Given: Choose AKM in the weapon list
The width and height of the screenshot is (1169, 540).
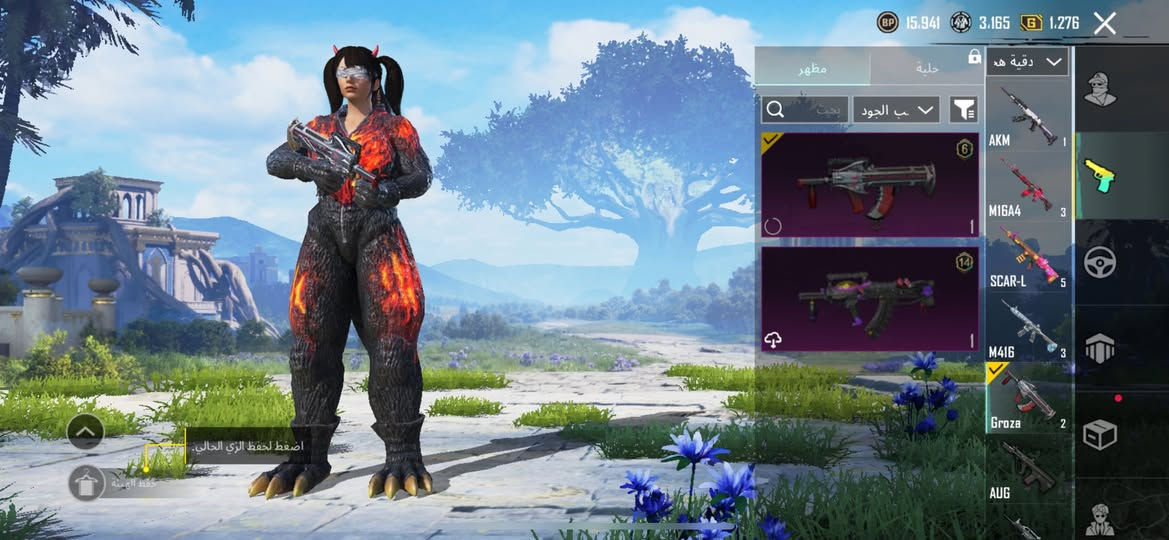Looking at the screenshot, I should pos(1027,115).
